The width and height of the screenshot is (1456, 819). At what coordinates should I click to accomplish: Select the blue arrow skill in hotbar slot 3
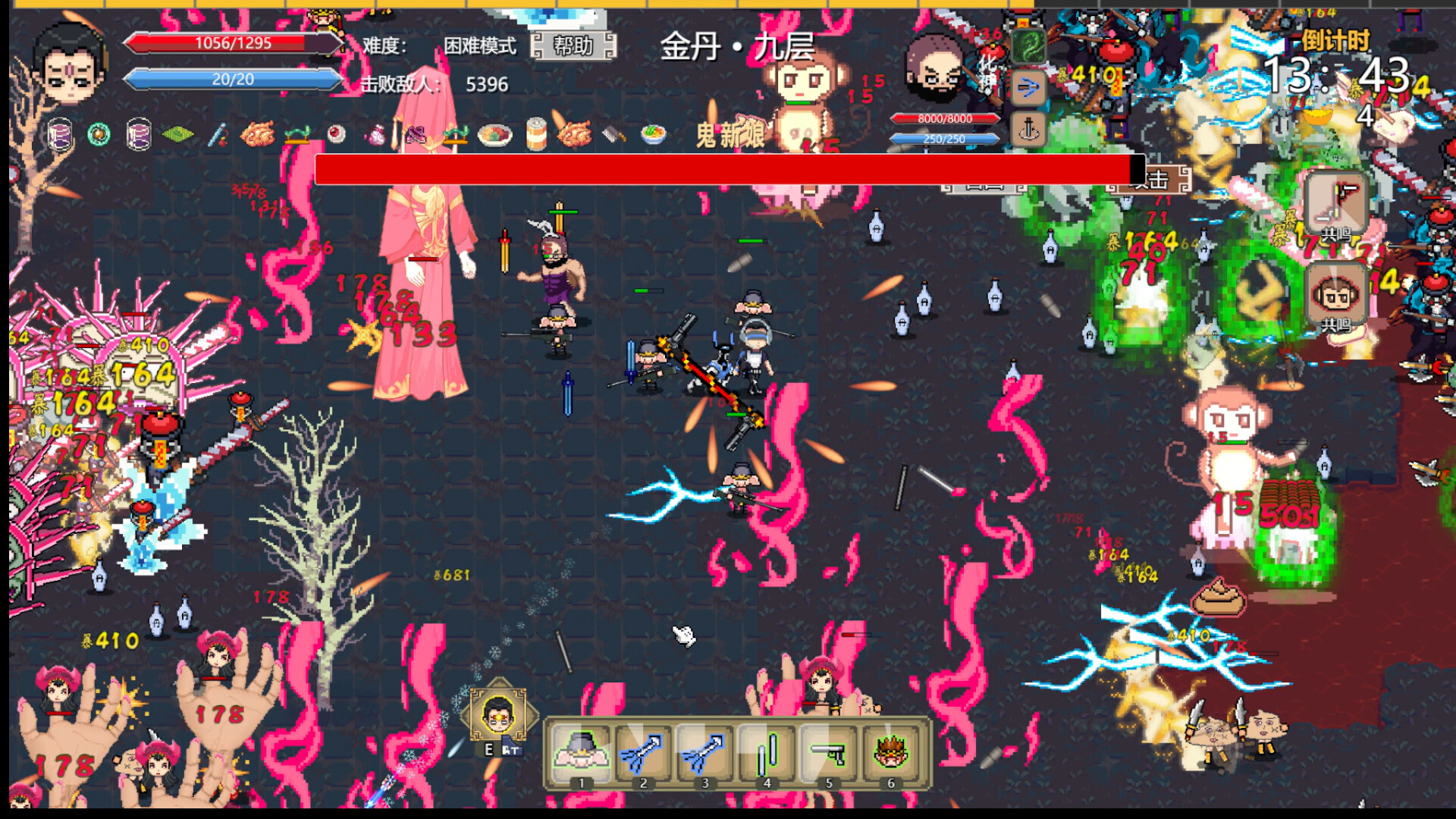pyautogui.click(x=705, y=755)
